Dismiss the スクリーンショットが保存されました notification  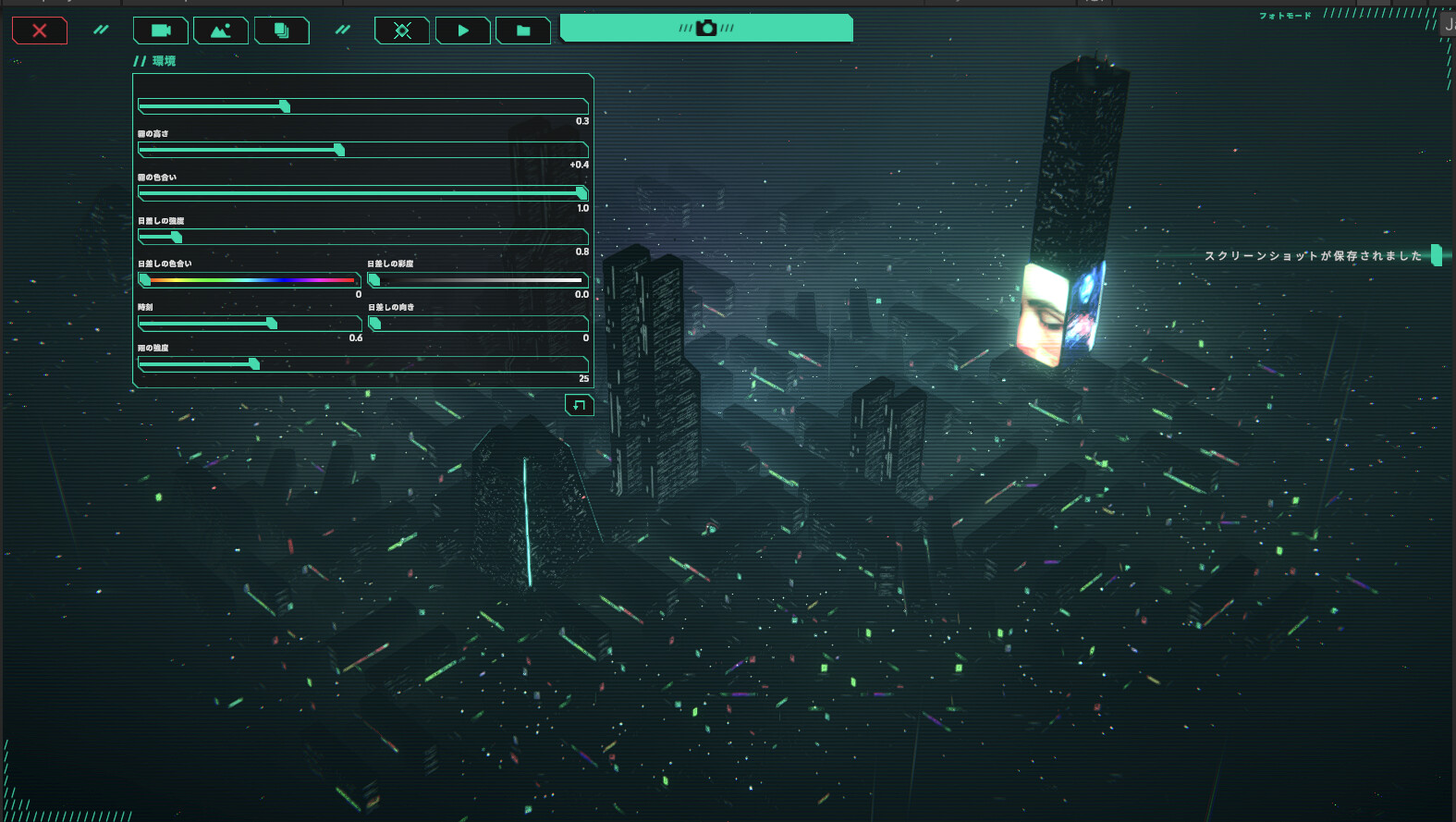pos(1314,255)
